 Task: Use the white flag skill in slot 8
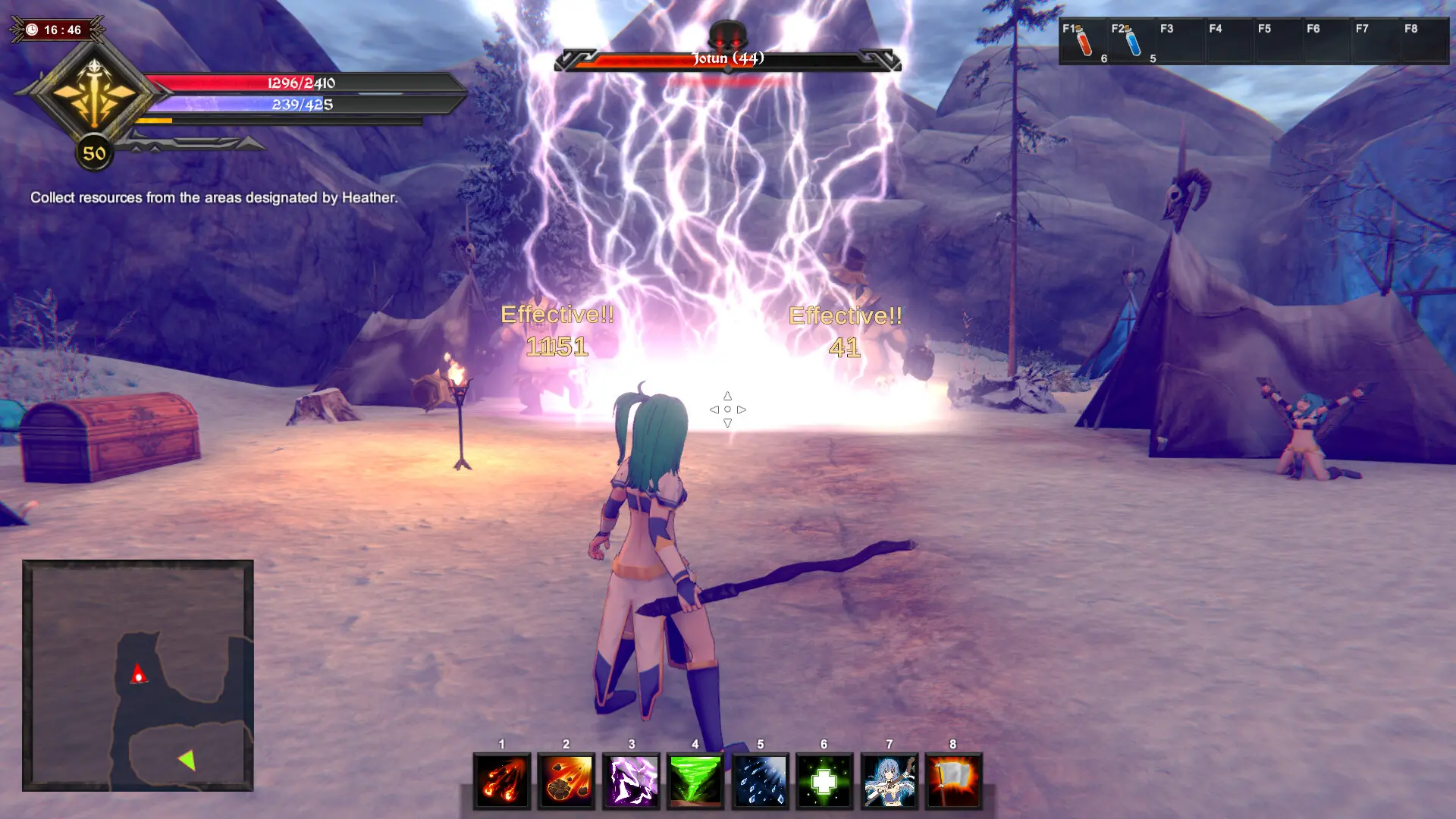pos(955,781)
